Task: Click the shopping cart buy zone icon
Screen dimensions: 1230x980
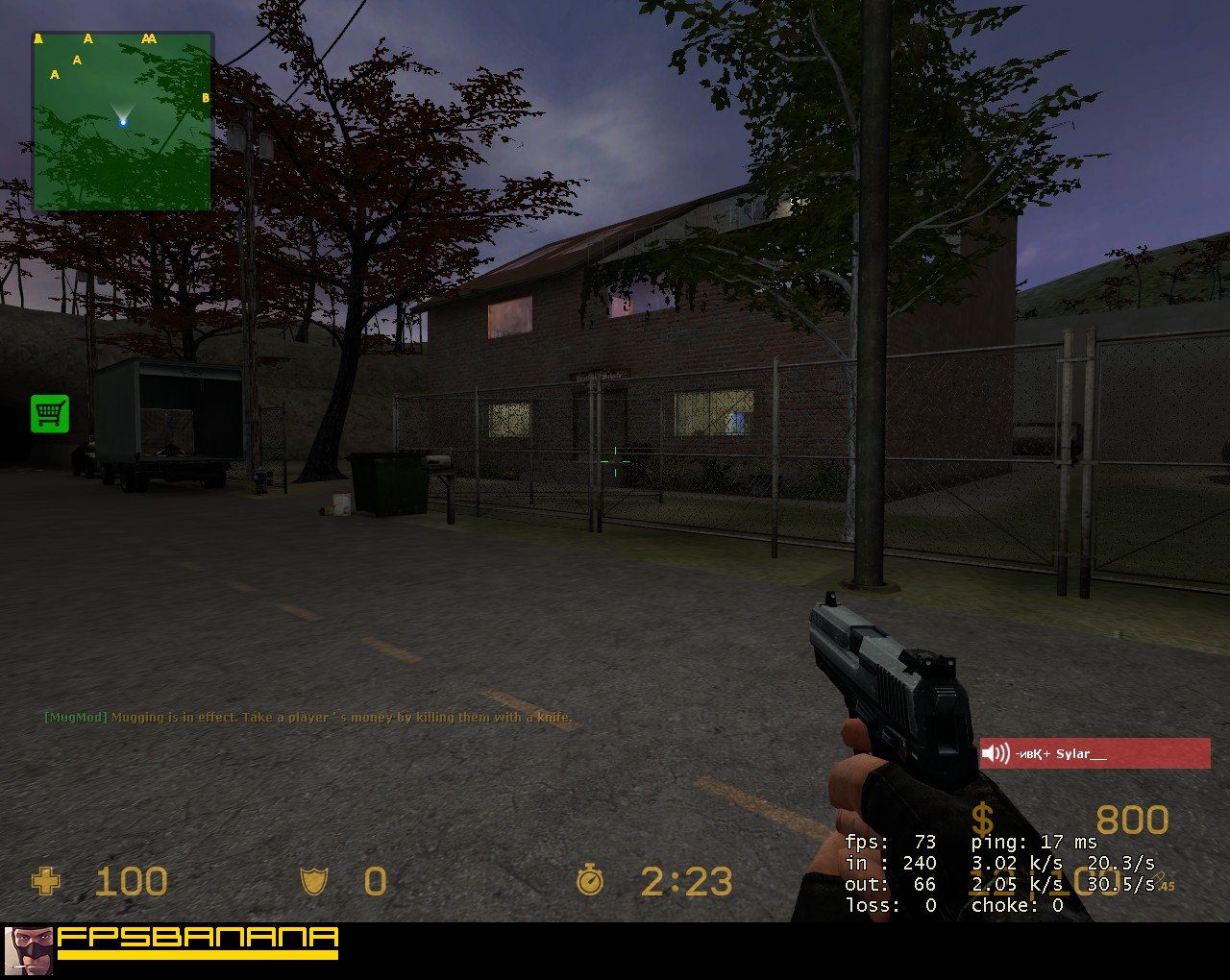Action: pyautogui.click(x=50, y=412)
